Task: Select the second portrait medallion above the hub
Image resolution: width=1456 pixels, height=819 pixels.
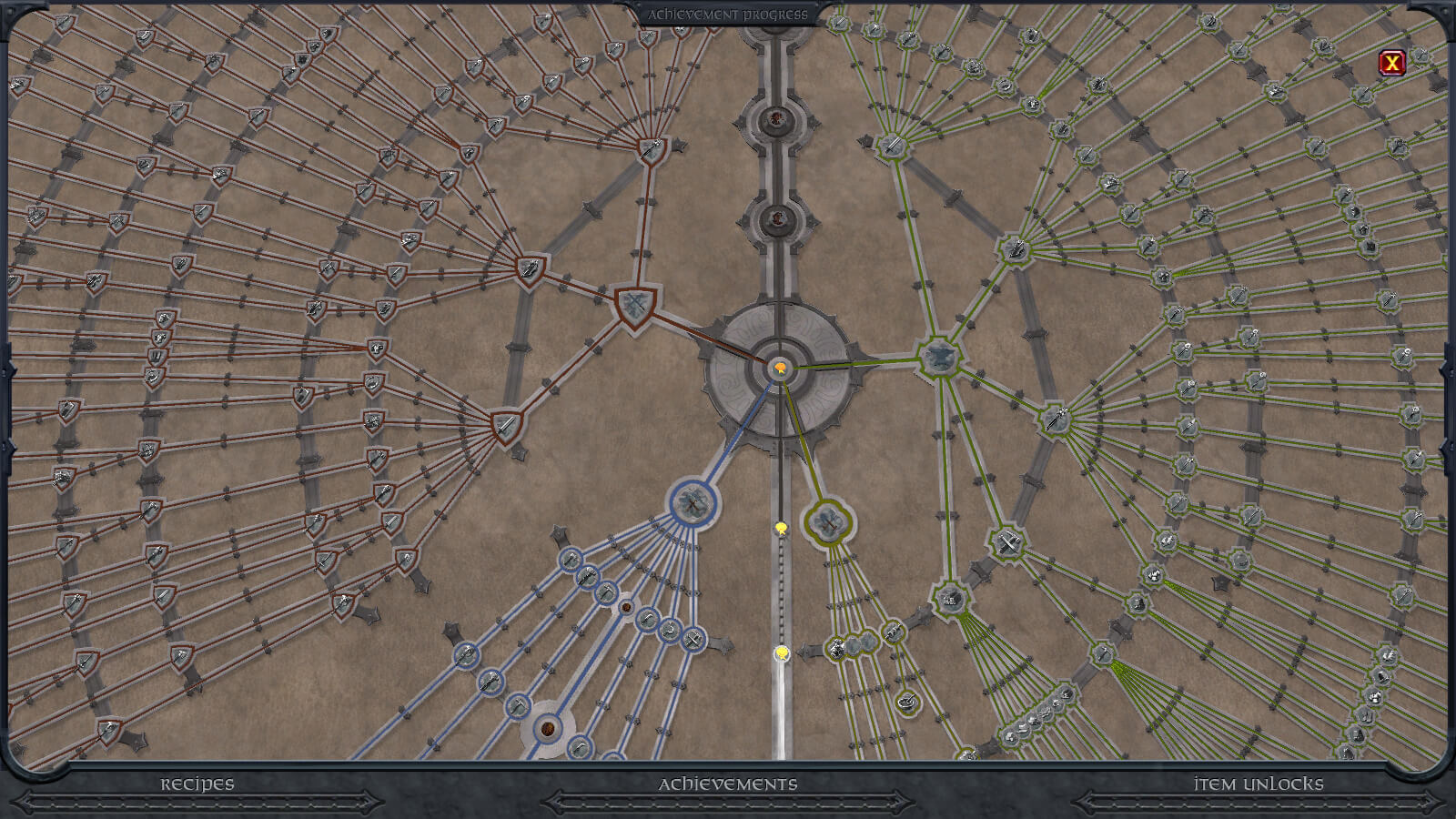Action: [x=776, y=217]
